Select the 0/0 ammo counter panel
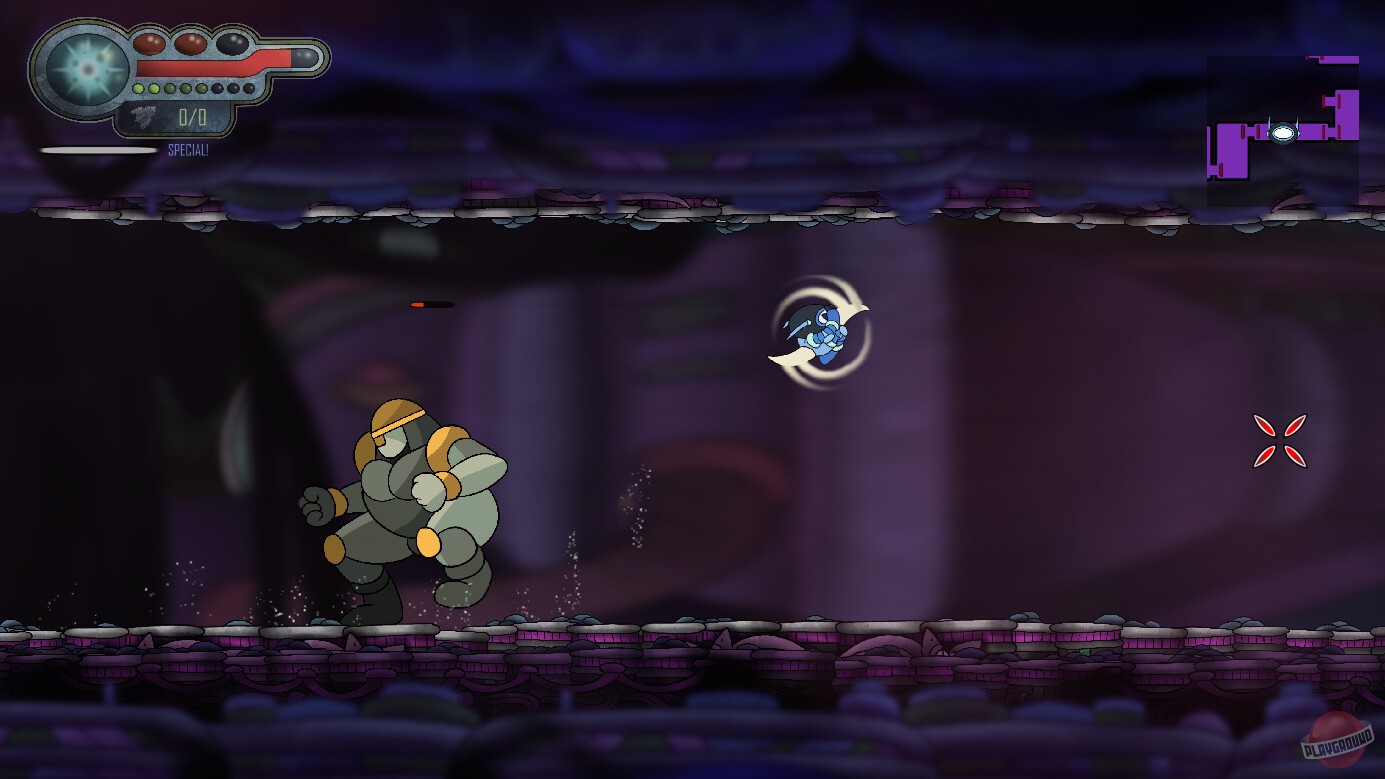This screenshot has width=1385, height=779. point(192,116)
